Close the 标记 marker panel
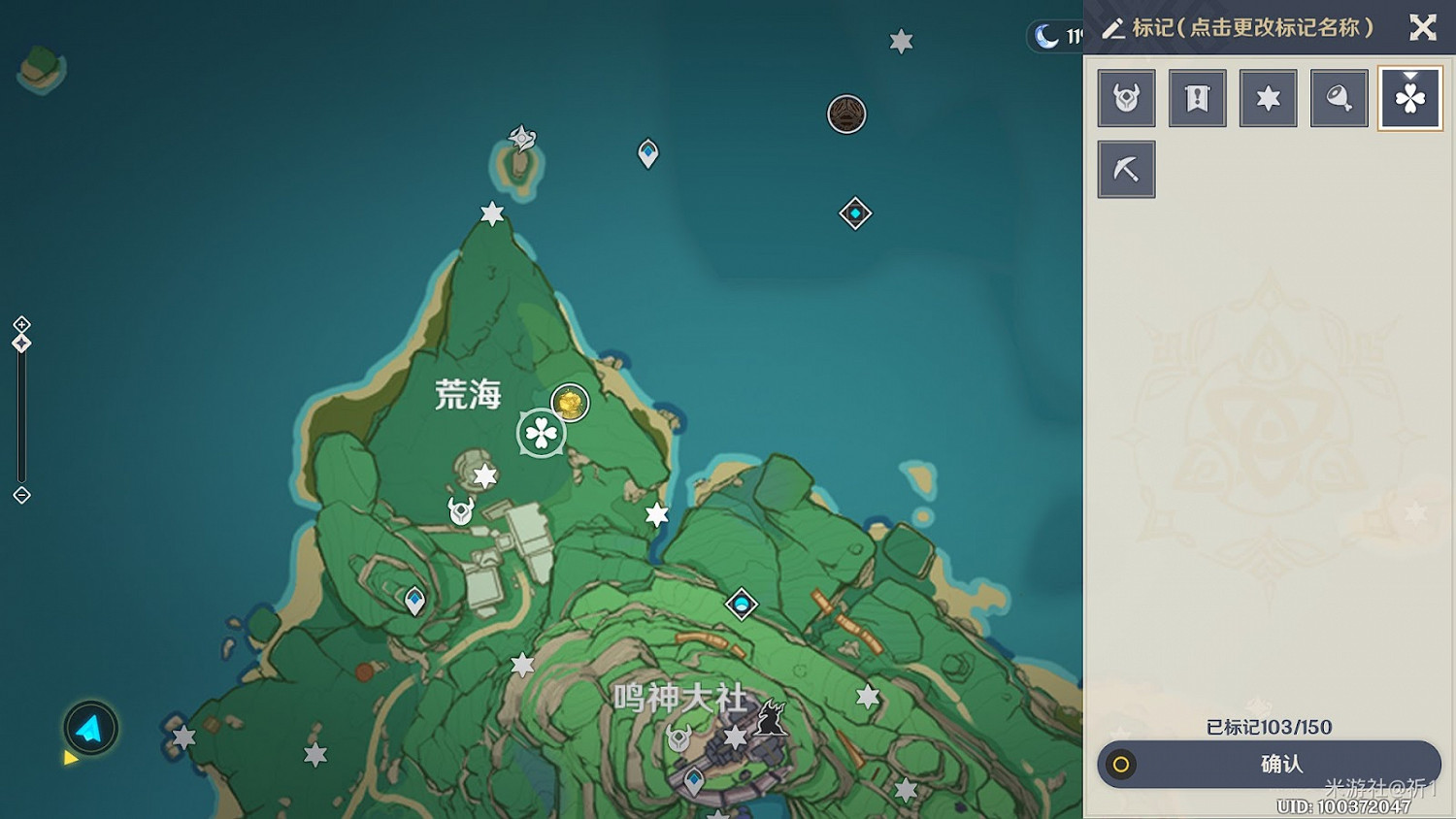Screen dimensions: 1456x819 (1423, 27)
